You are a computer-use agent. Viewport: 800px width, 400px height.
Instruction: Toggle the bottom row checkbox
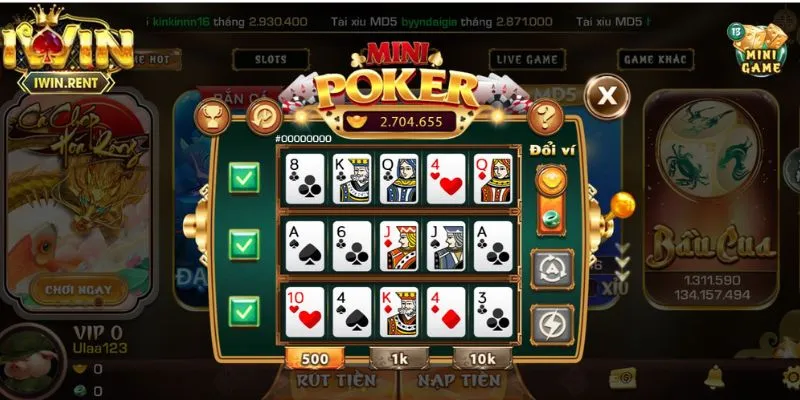(245, 308)
